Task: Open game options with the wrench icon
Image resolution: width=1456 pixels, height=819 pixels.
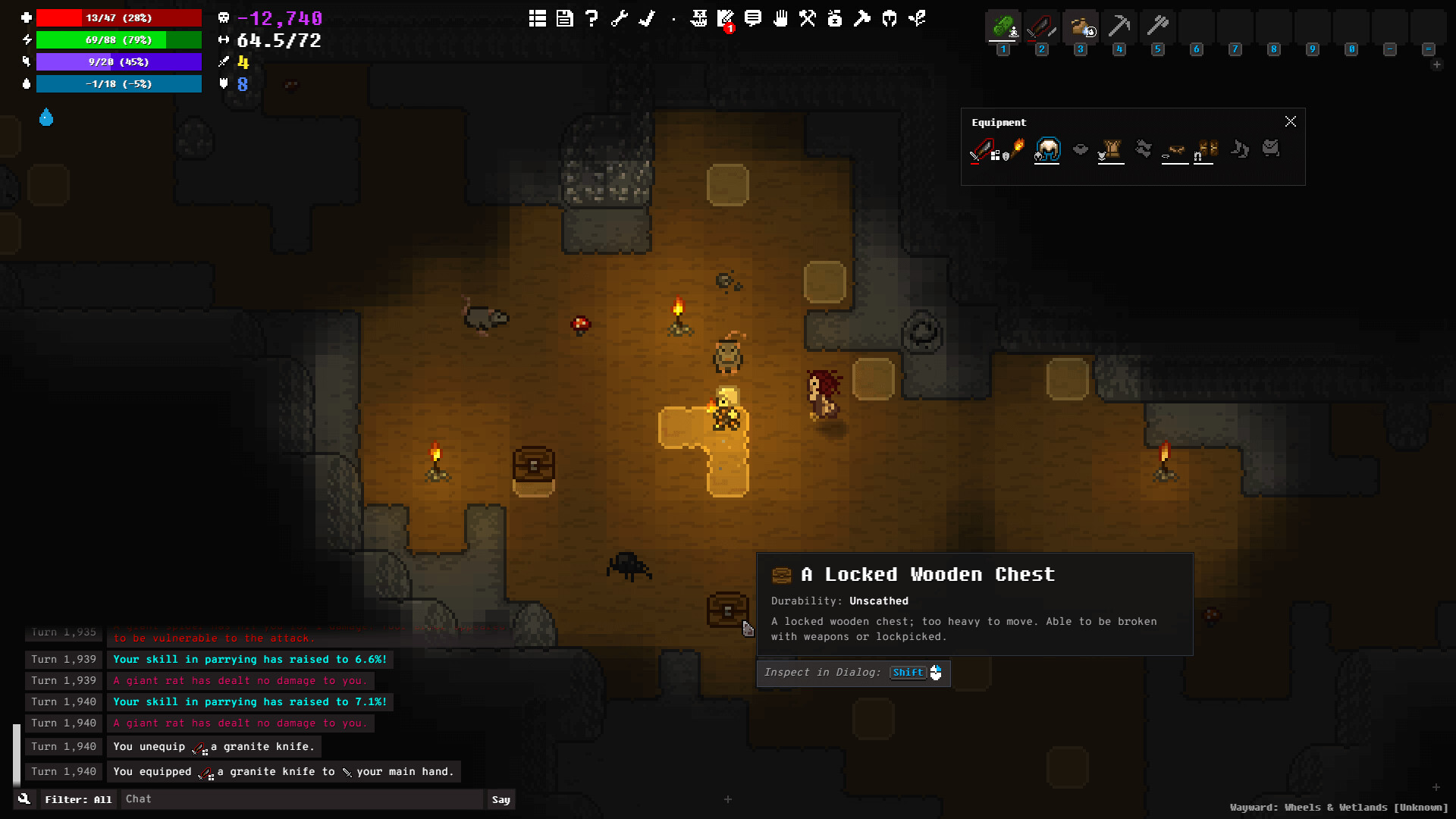Action: pos(620,19)
